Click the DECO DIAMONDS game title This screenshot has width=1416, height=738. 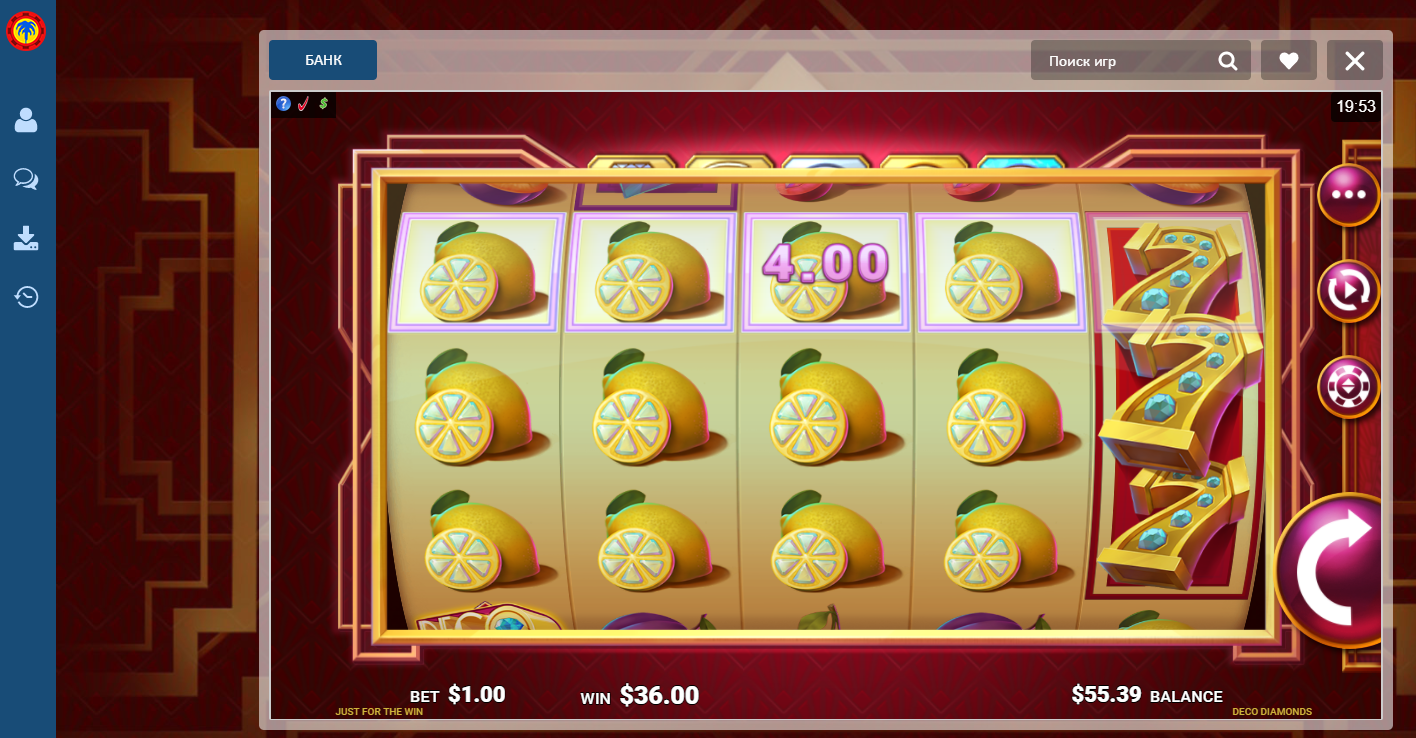click(1274, 711)
